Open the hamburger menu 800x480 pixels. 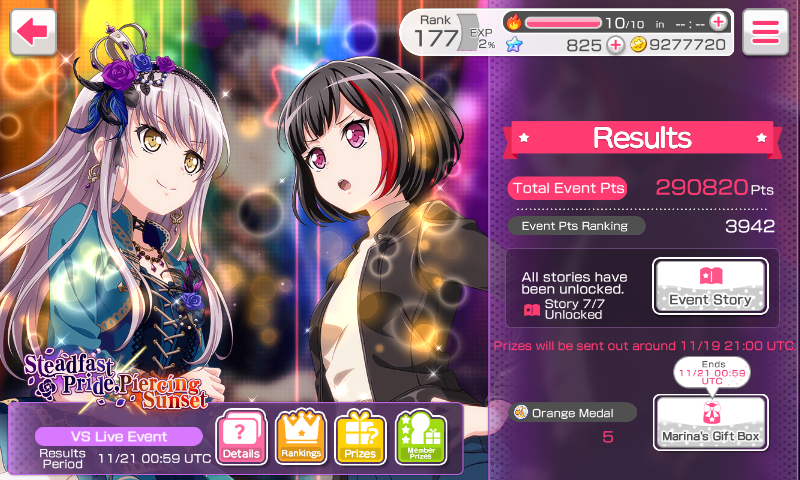pyautogui.click(x=765, y=32)
